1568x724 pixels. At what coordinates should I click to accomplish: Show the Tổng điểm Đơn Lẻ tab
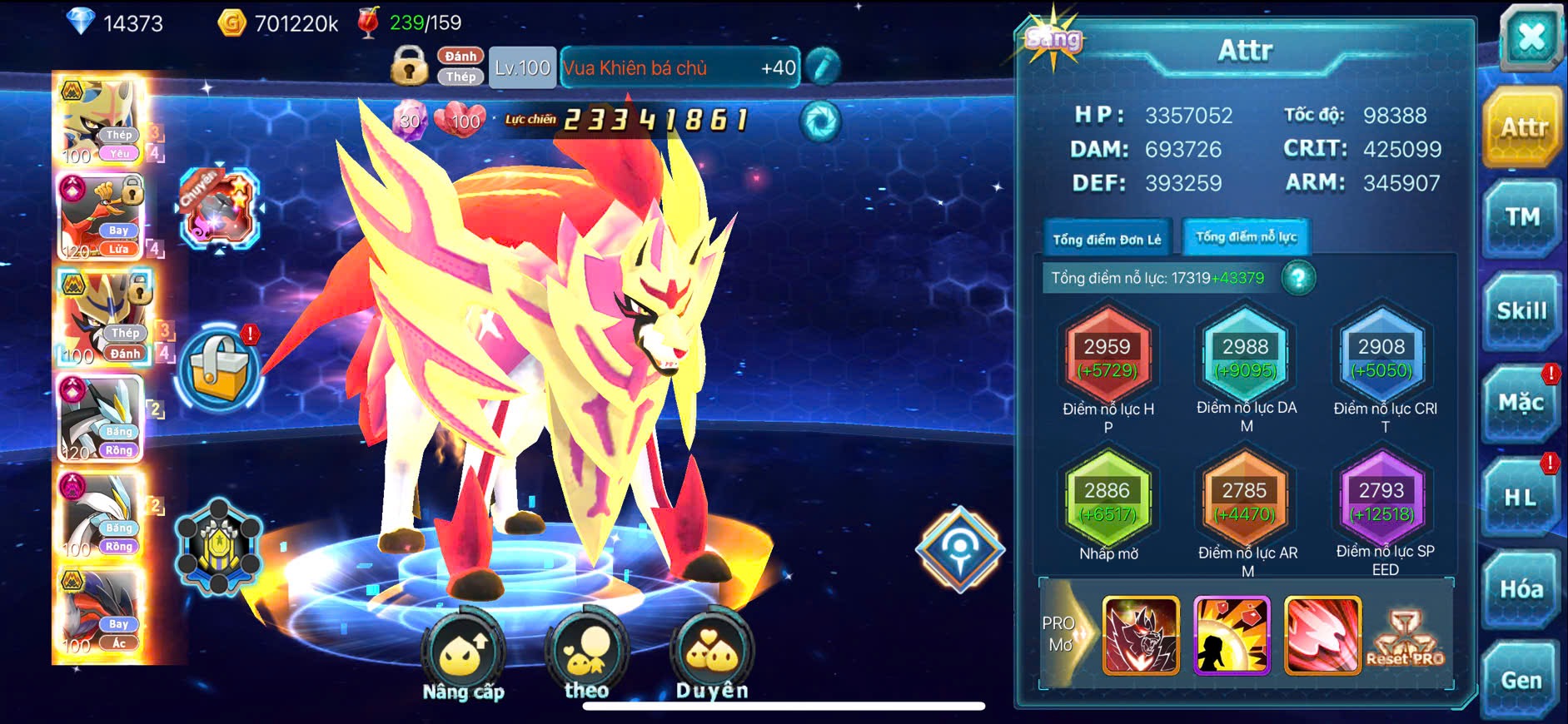coord(1107,240)
